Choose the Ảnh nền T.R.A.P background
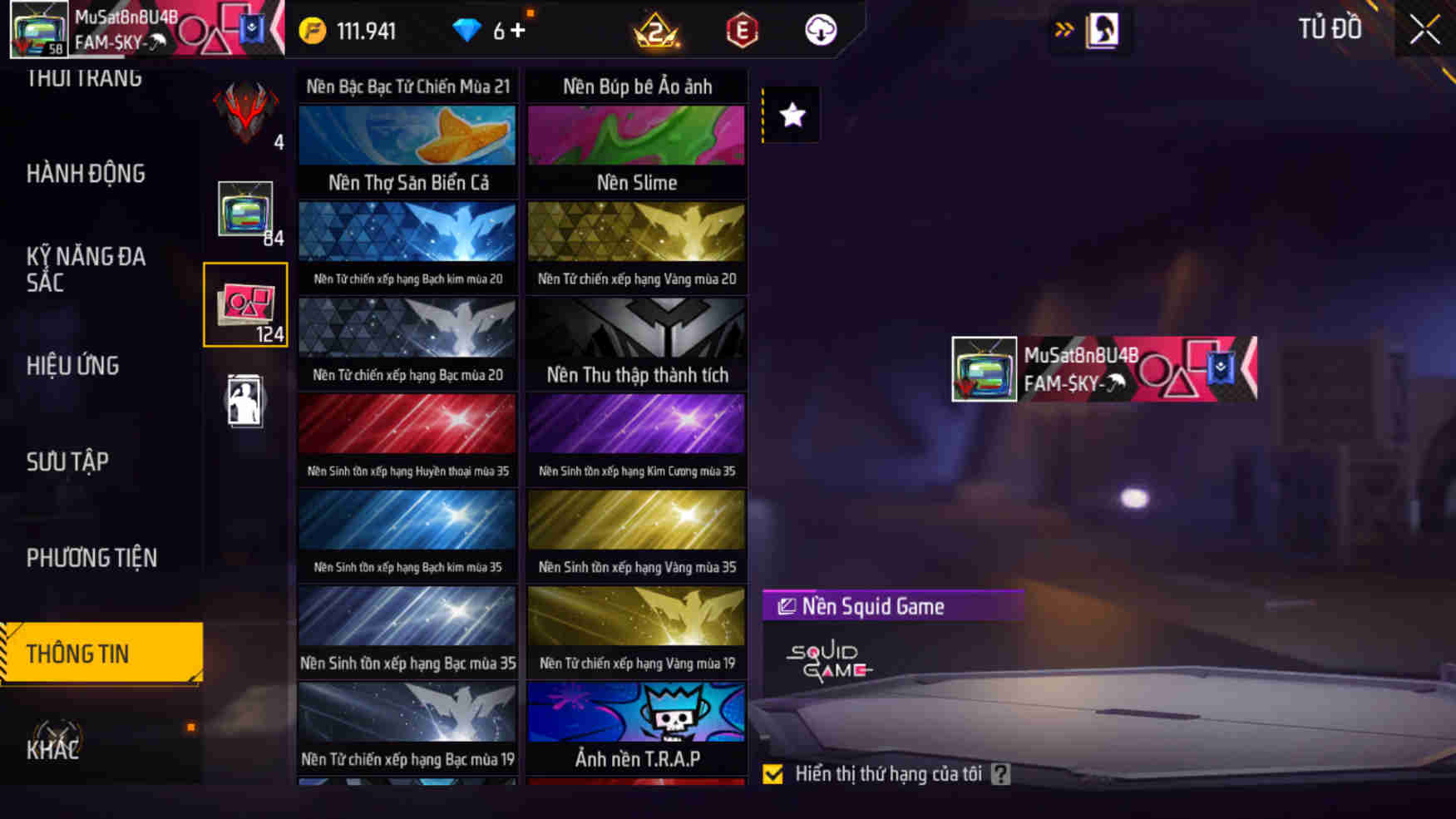This screenshot has width=1456, height=819. (x=635, y=713)
